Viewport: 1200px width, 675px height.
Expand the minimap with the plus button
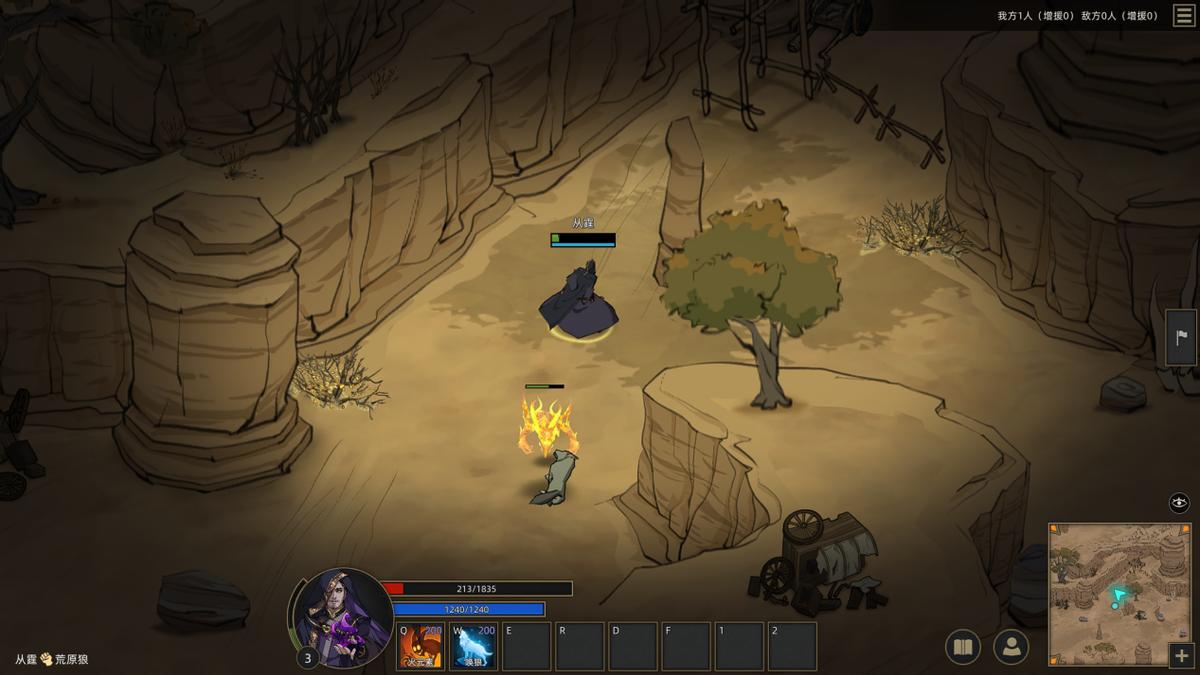(1181, 656)
